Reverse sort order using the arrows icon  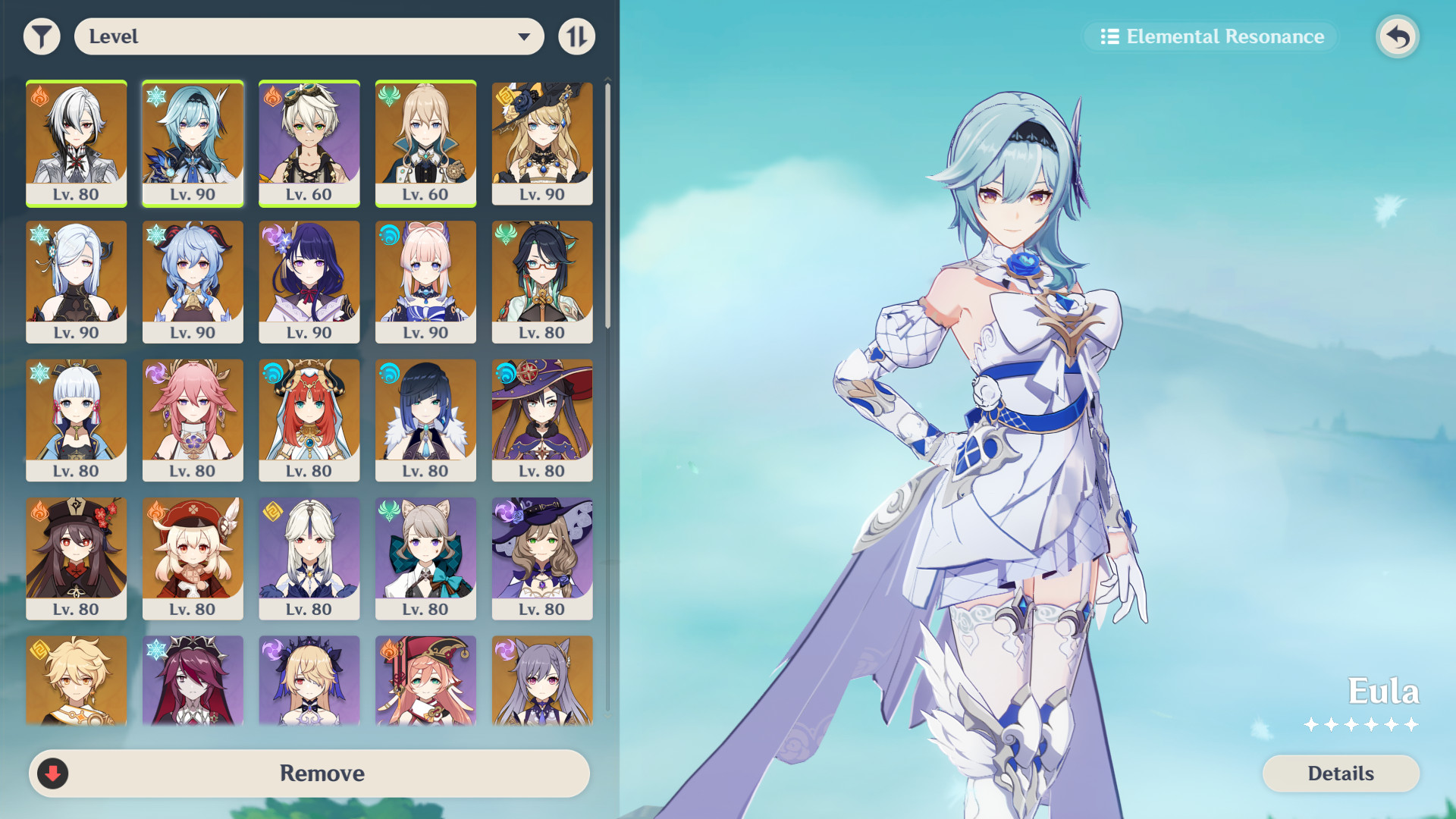point(576,36)
